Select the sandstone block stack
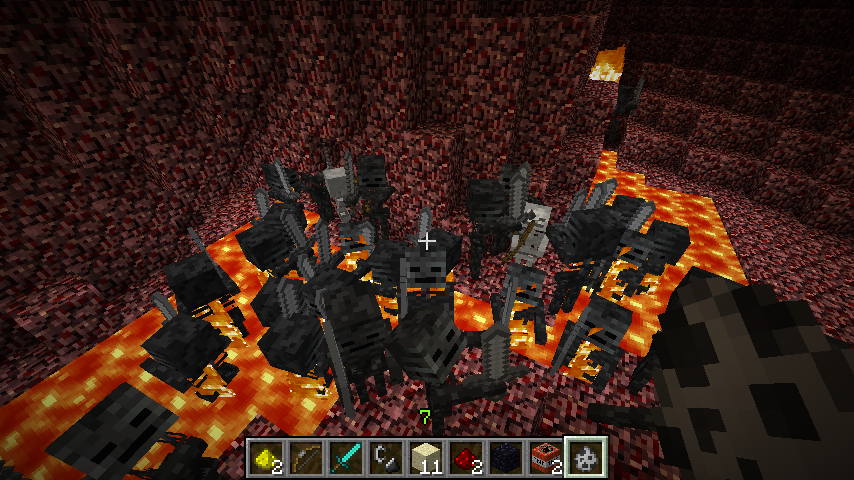 426,457
